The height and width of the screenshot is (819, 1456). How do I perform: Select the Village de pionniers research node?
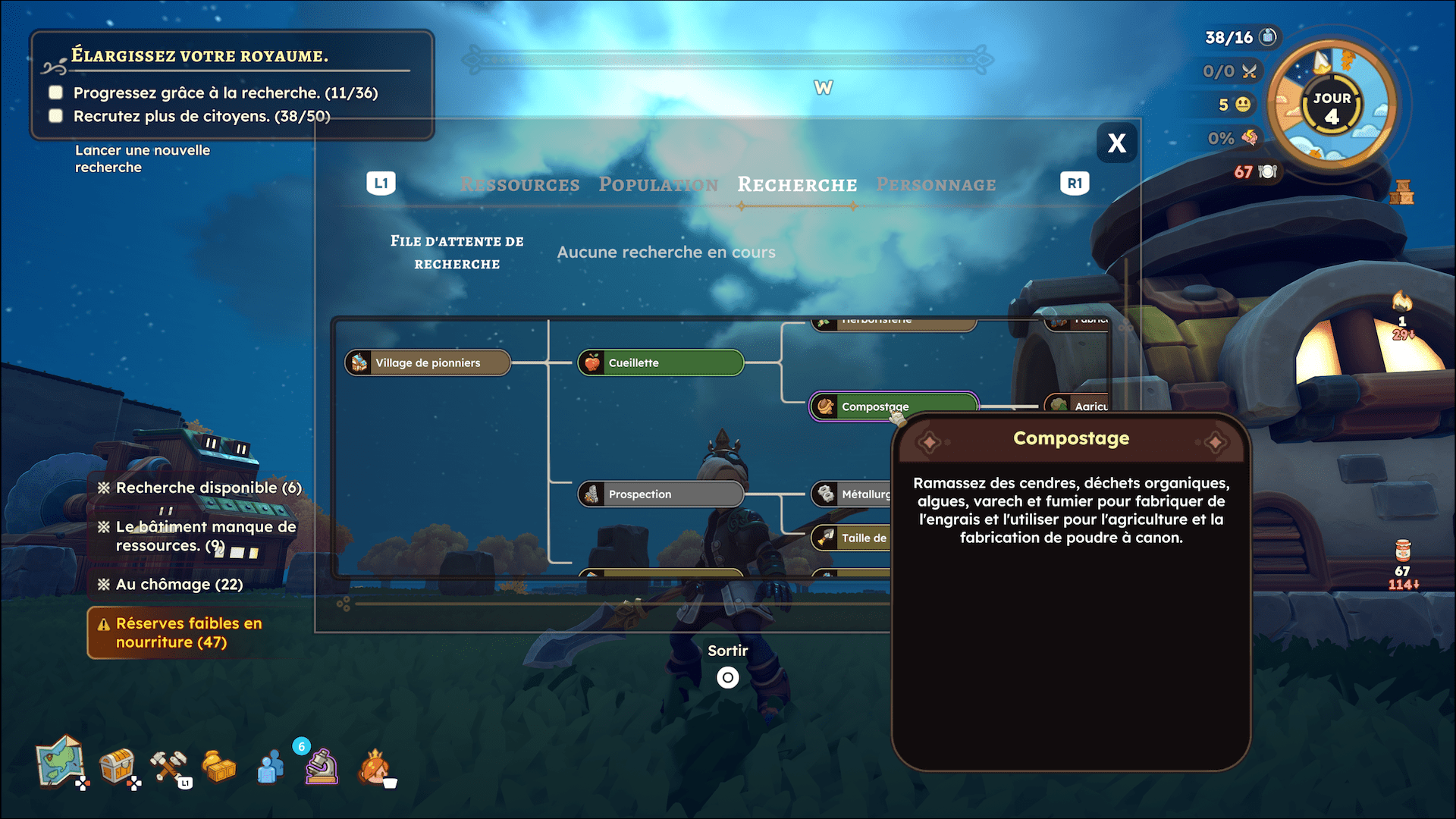tap(428, 362)
